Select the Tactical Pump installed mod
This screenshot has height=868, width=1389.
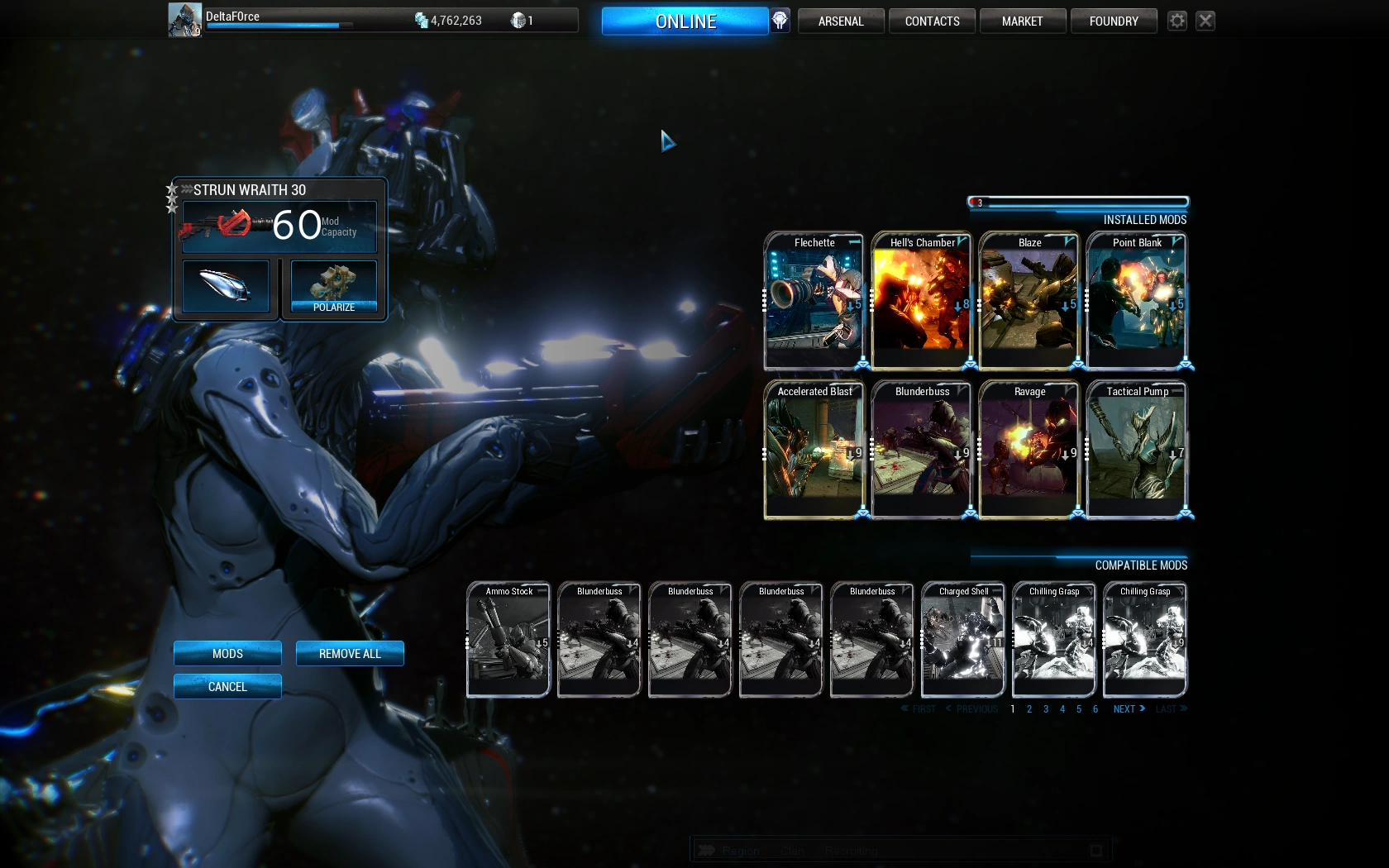pos(1136,449)
